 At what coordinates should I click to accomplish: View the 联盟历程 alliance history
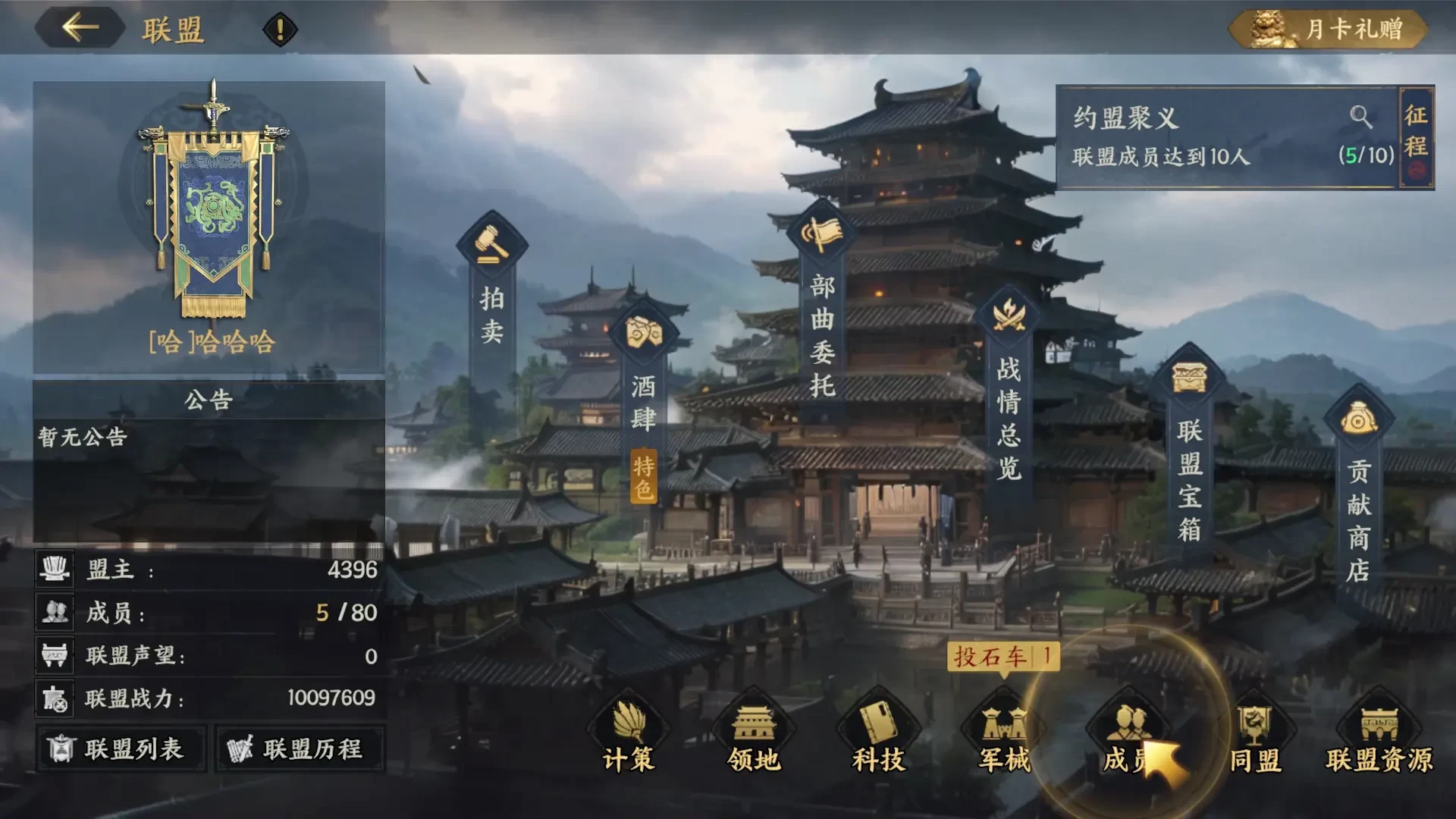click(x=300, y=748)
